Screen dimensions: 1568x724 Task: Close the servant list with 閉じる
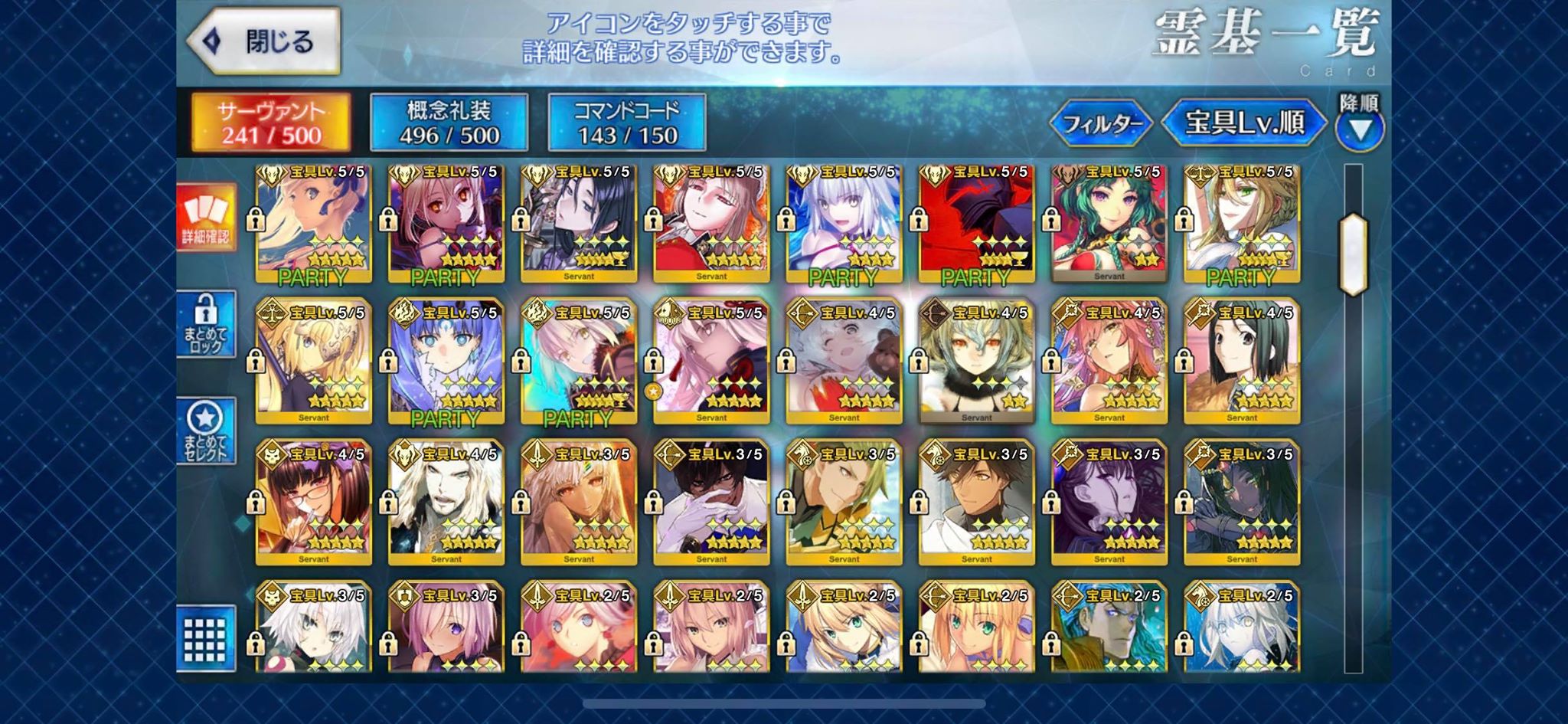click(264, 41)
